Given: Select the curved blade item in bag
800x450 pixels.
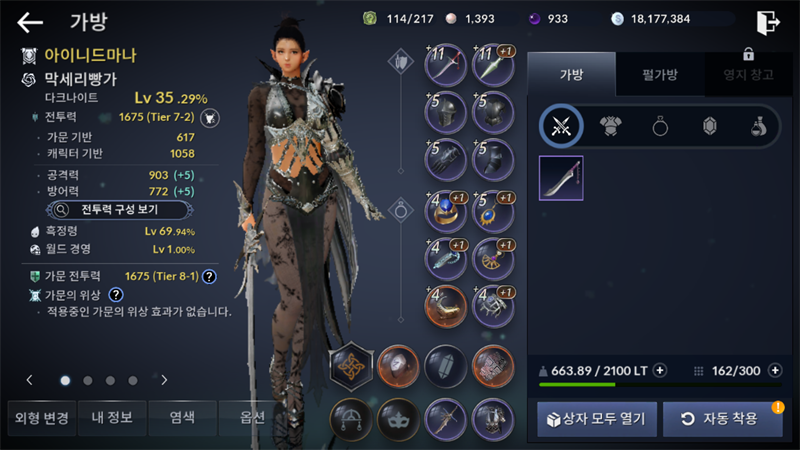Looking at the screenshot, I should (561, 178).
